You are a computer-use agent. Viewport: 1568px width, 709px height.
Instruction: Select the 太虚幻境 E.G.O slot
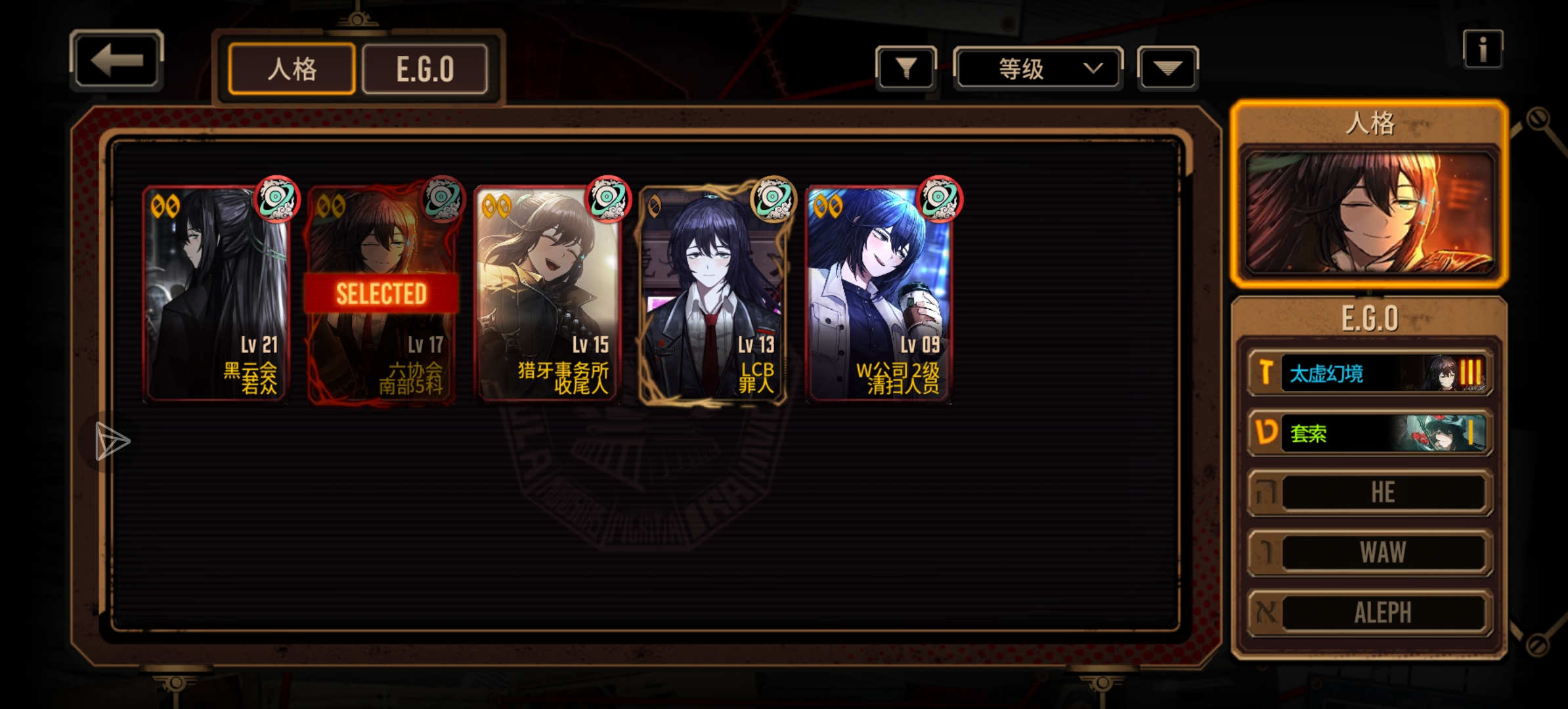(1370, 374)
